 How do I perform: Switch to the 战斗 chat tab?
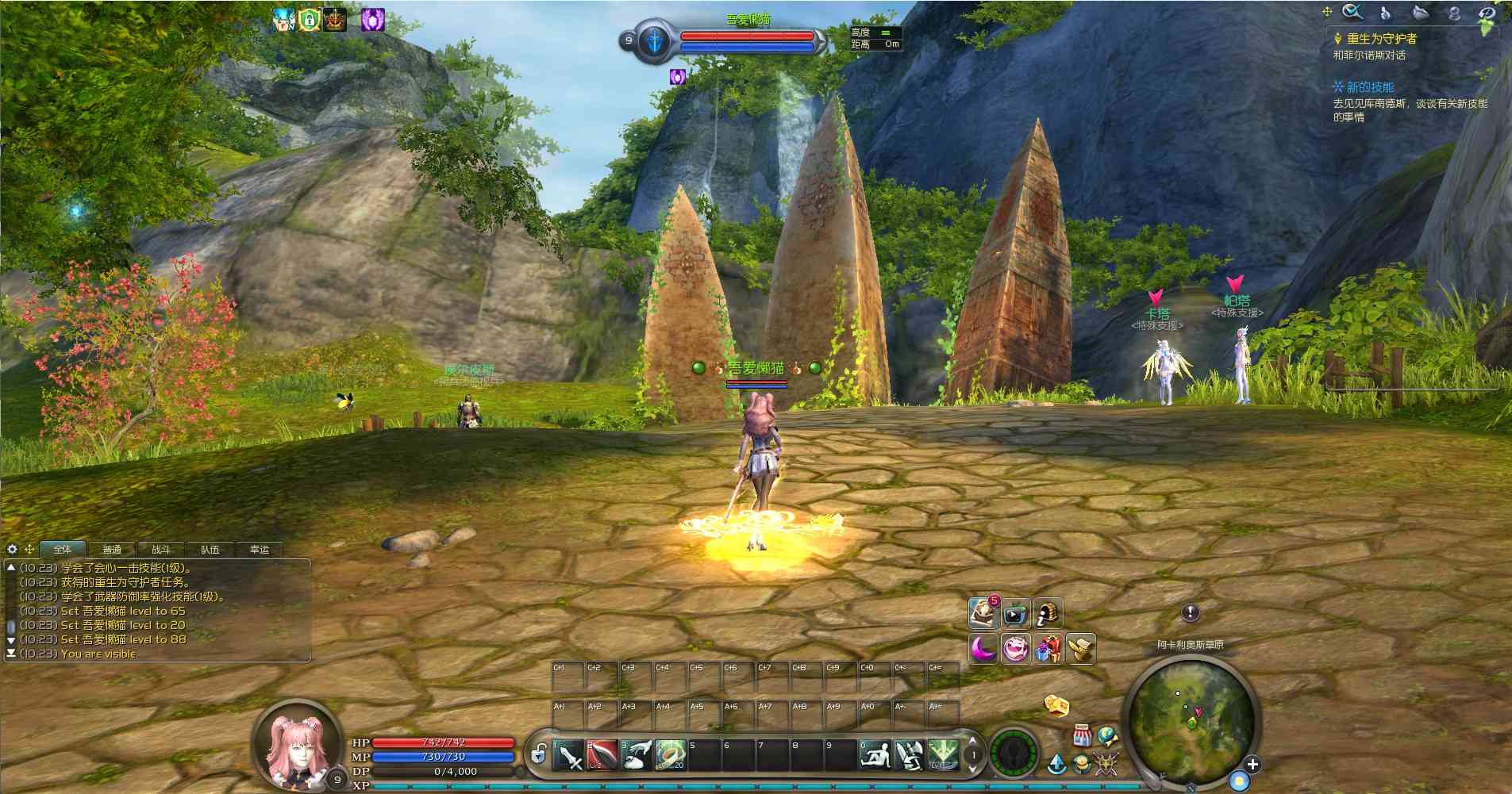[160, 549]
